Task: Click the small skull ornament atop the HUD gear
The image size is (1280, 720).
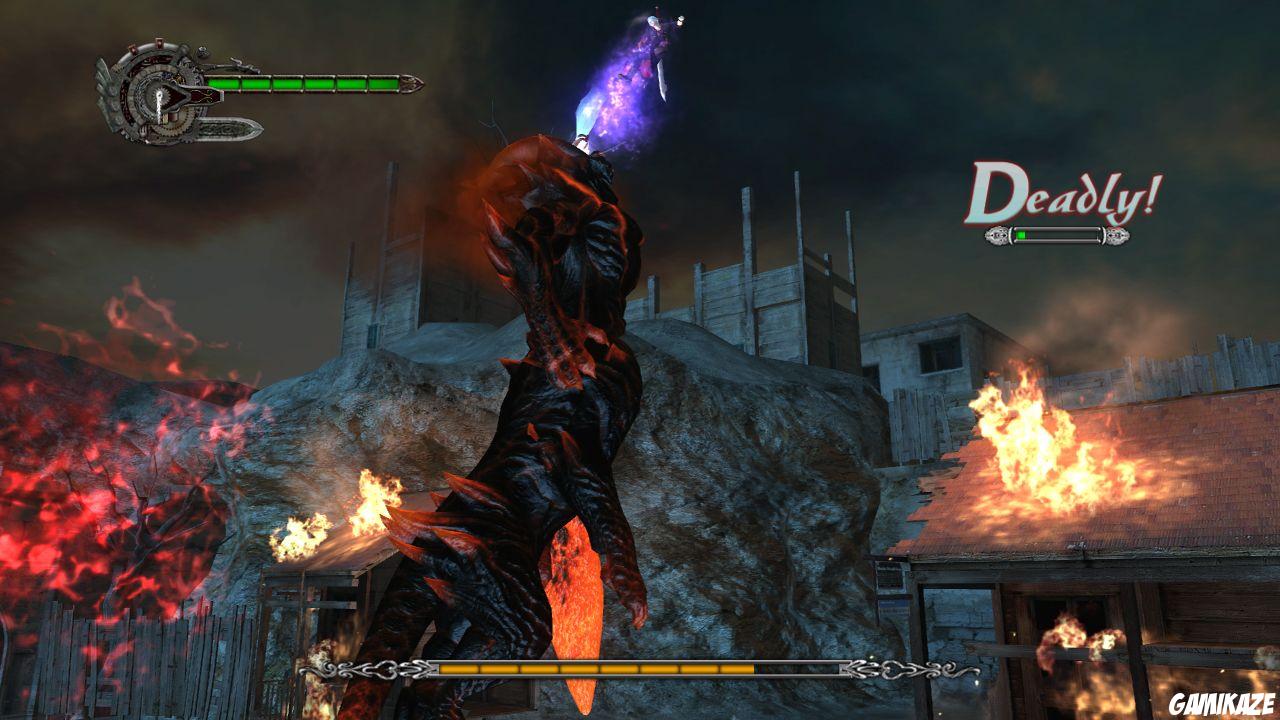Action: point(202,52)
